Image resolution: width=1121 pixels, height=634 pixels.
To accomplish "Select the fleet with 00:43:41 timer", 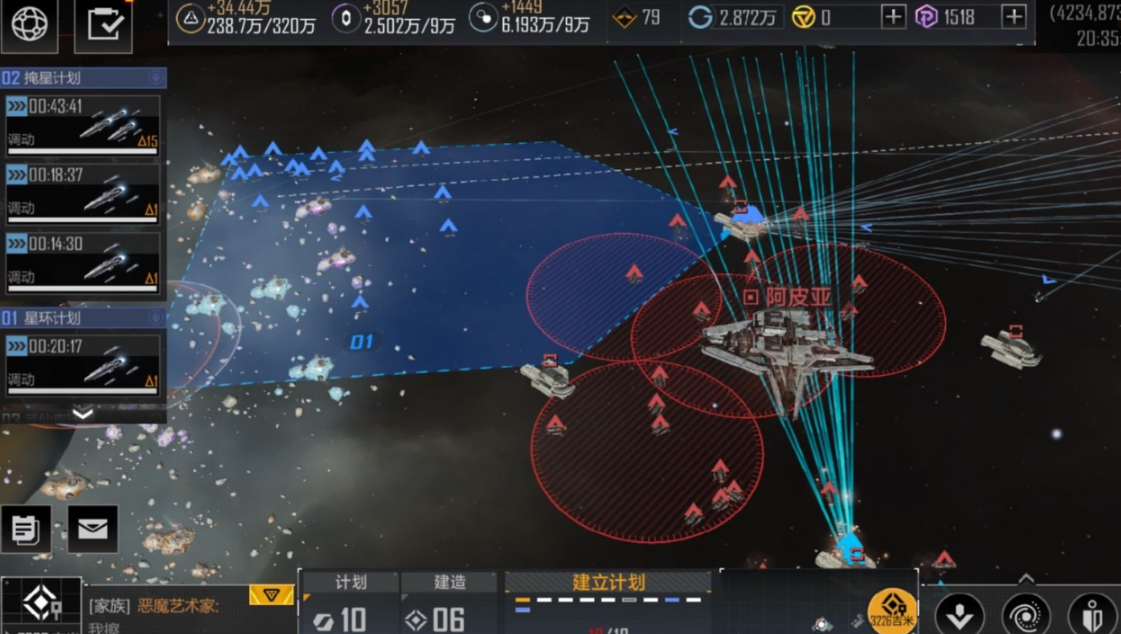I will [x=83, y=124].
